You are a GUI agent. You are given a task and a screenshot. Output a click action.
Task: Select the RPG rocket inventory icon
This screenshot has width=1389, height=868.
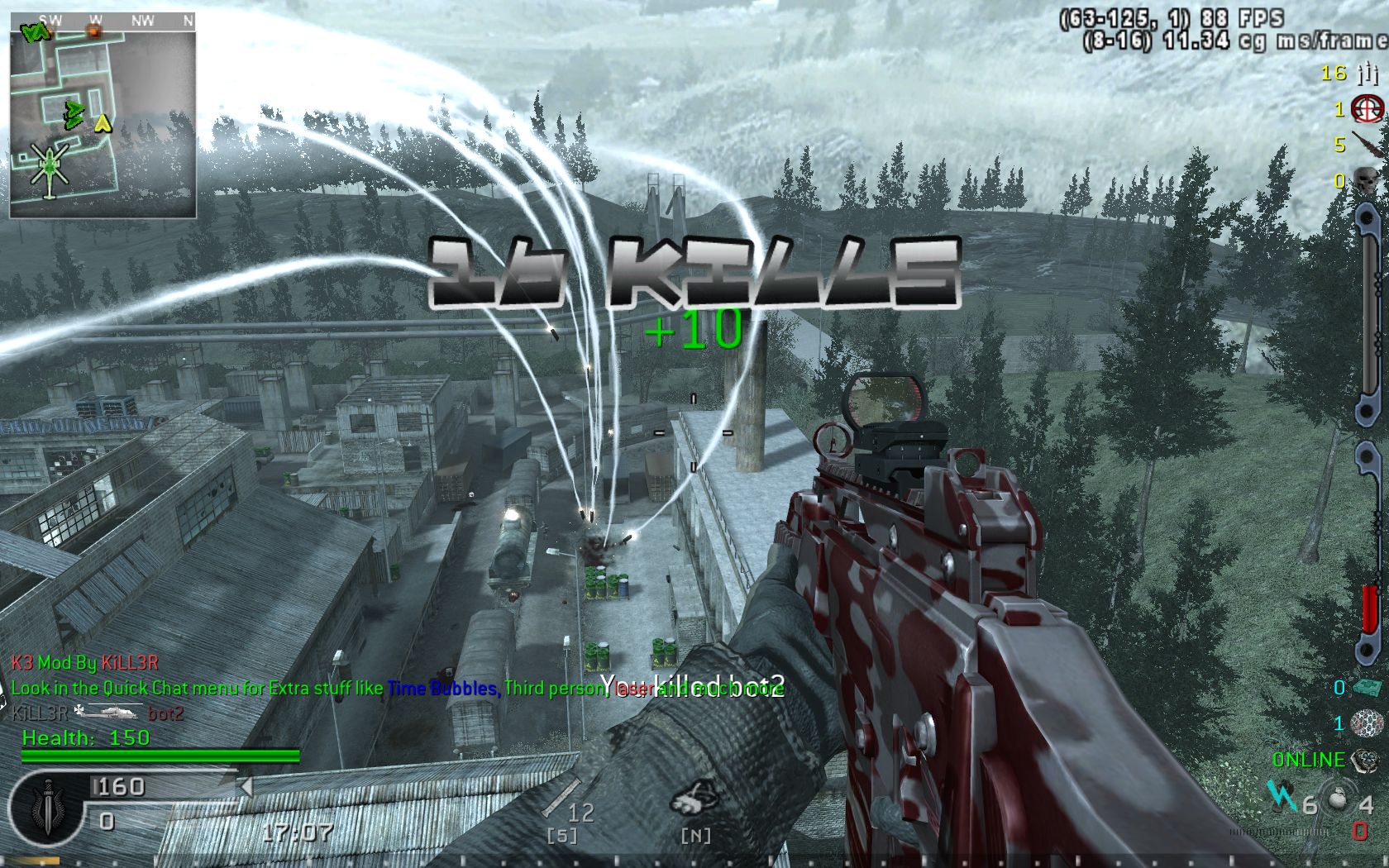pyautogui.click(x=561, y=799)
